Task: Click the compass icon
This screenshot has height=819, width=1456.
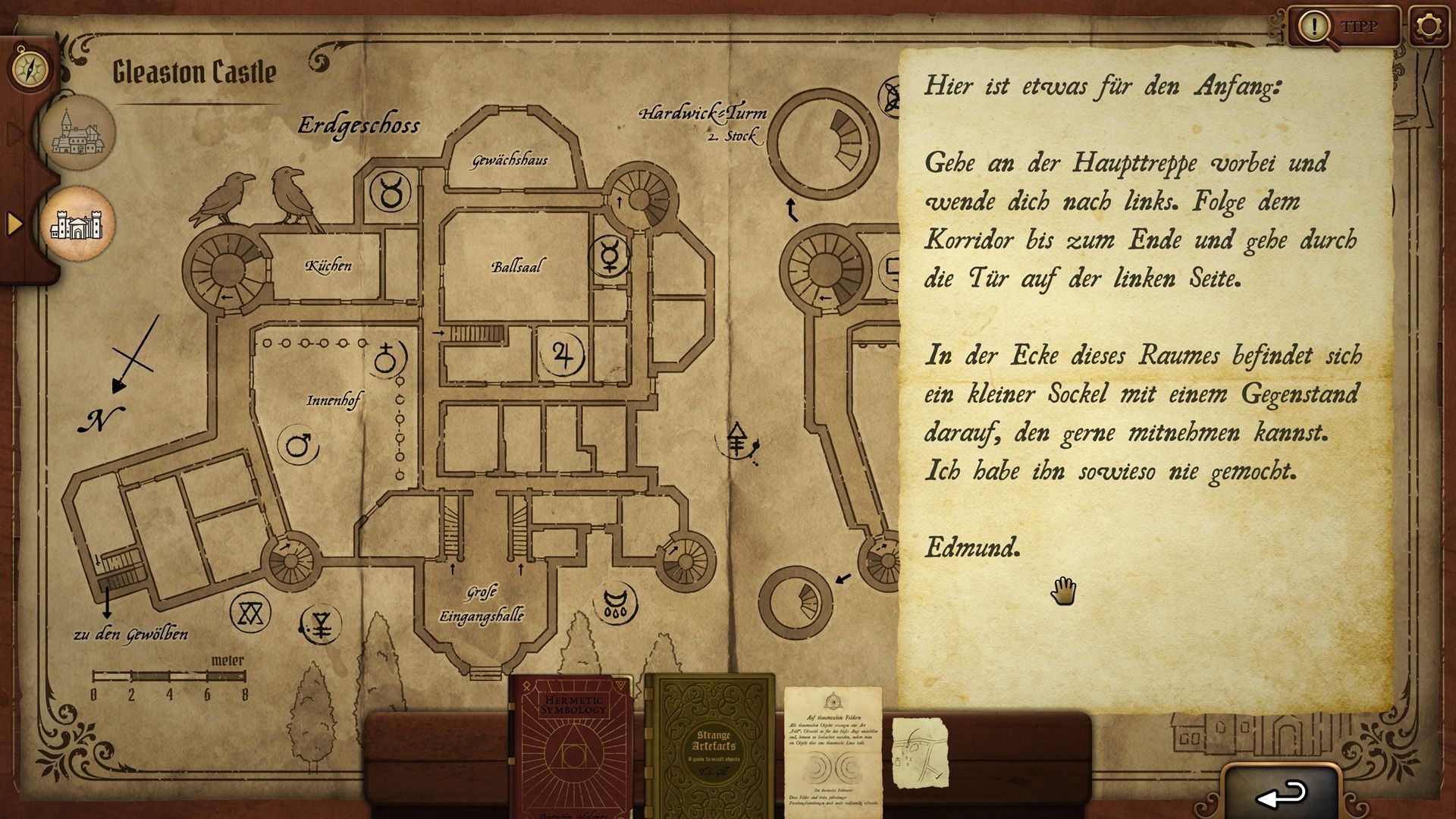Action: click(30, 70)
